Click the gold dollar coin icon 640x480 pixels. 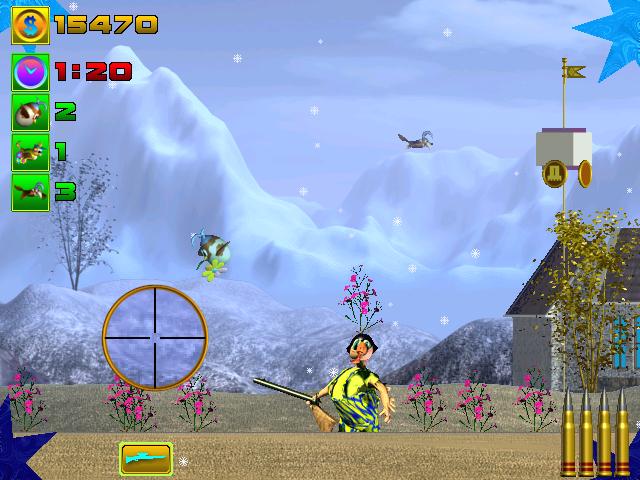30,24
